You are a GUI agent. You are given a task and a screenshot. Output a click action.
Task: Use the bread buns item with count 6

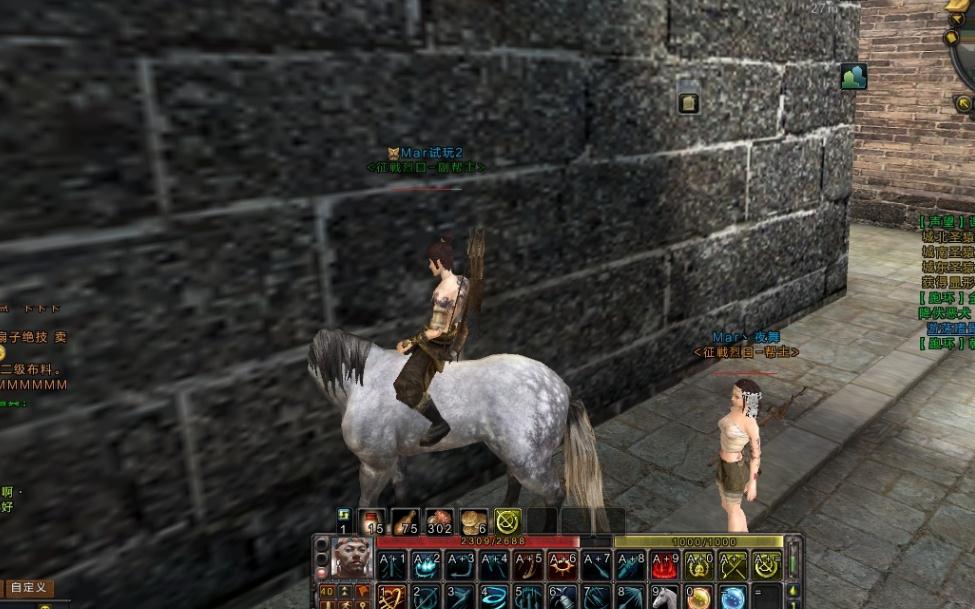pos(473,521)
